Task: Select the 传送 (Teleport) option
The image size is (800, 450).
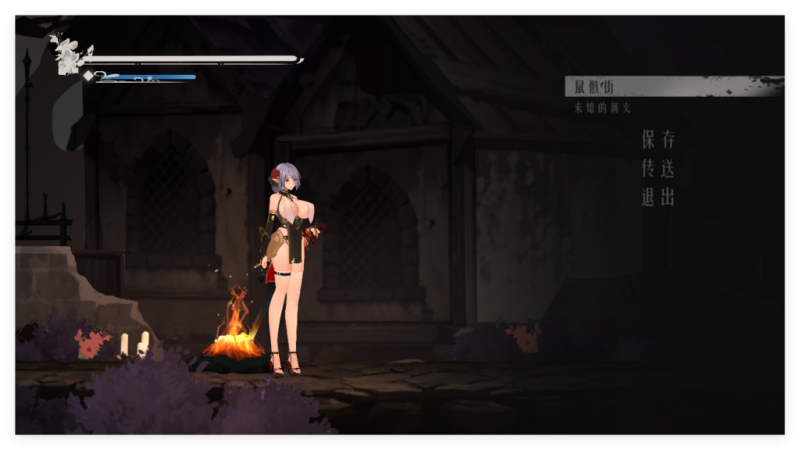Action: (x=658, y=168)
